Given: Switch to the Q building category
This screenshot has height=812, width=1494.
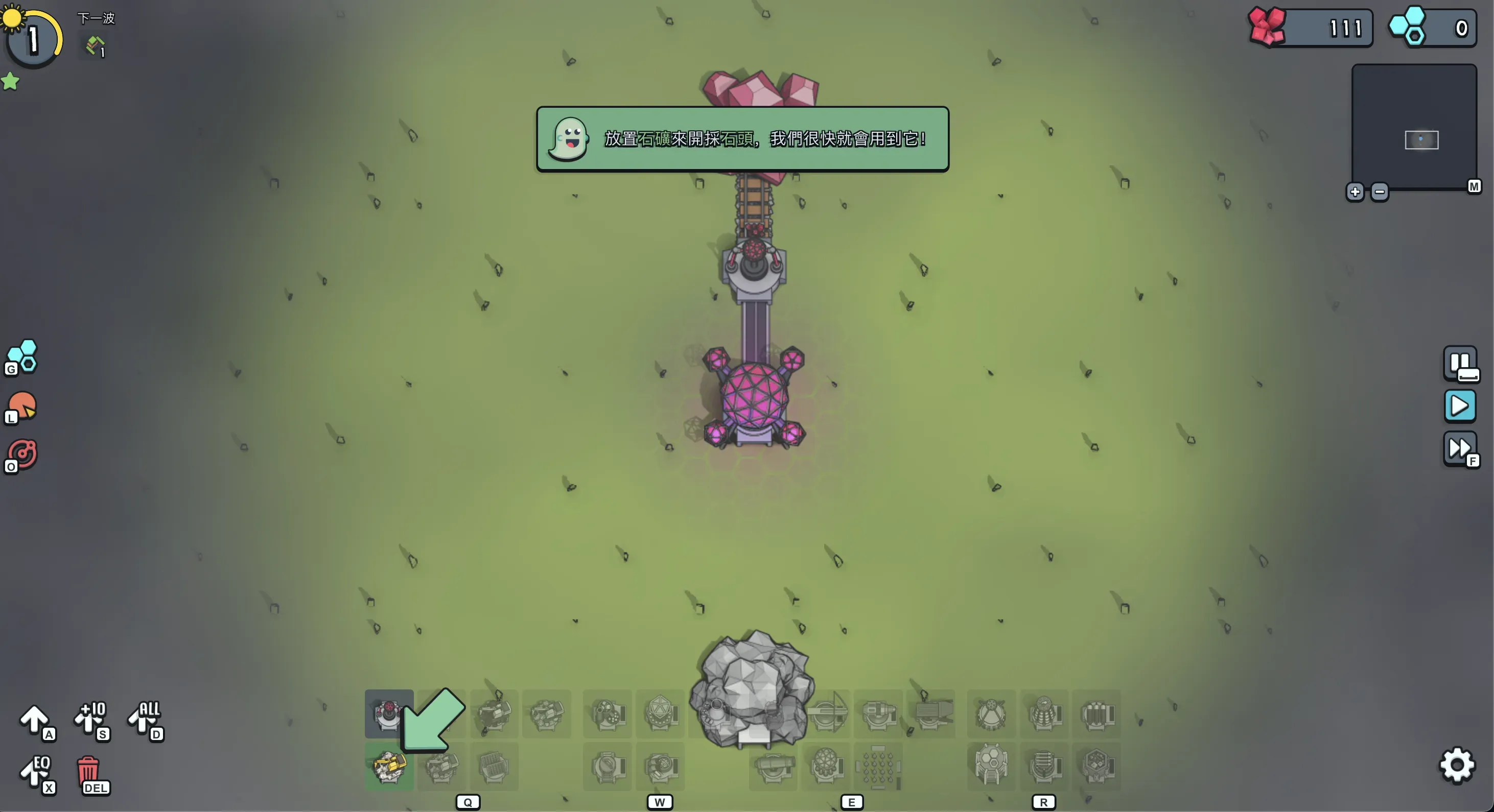Looking at the screenshot, I should [x=468, y=802].
